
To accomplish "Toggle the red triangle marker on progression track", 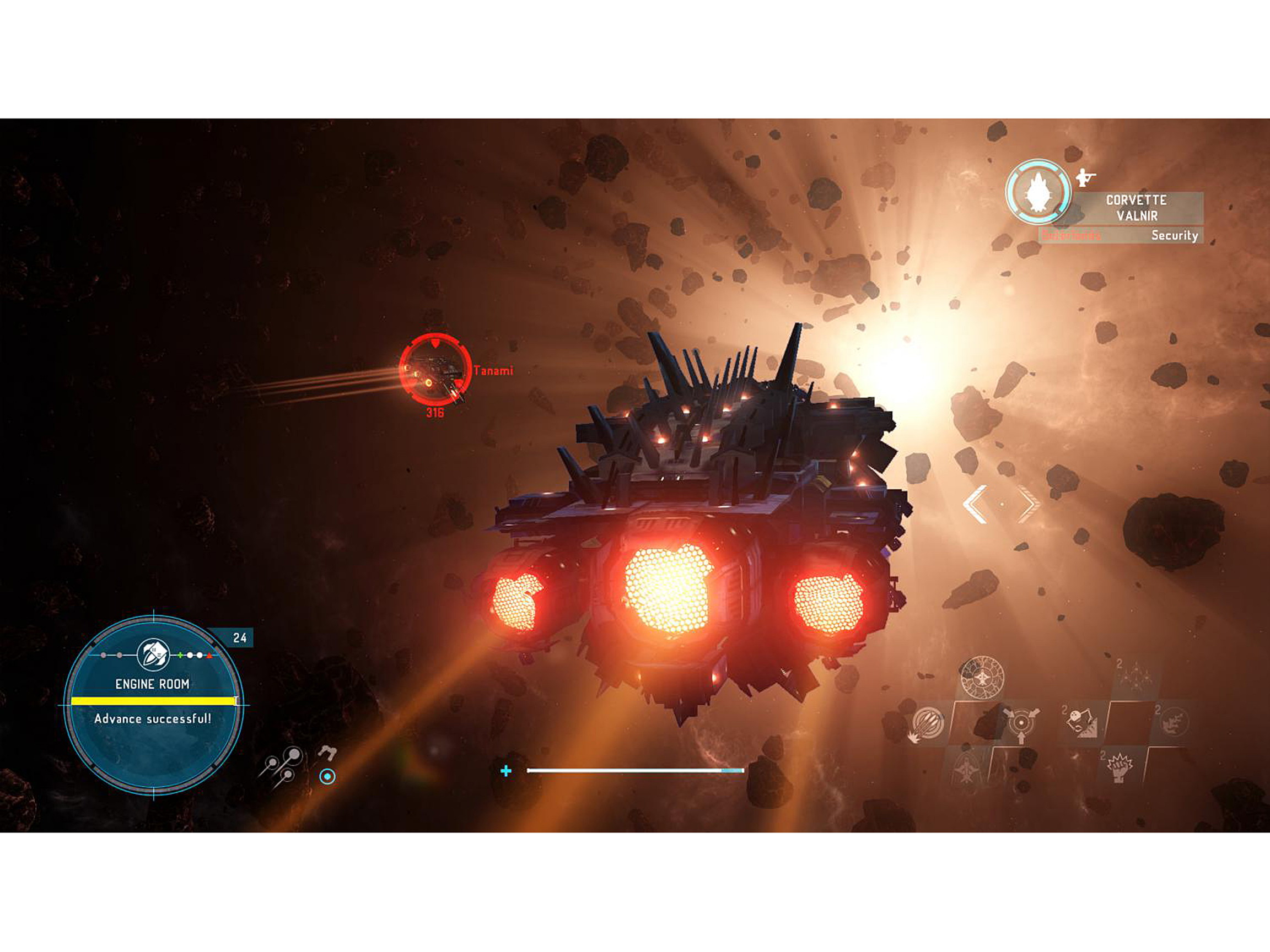I will [209, 656].
